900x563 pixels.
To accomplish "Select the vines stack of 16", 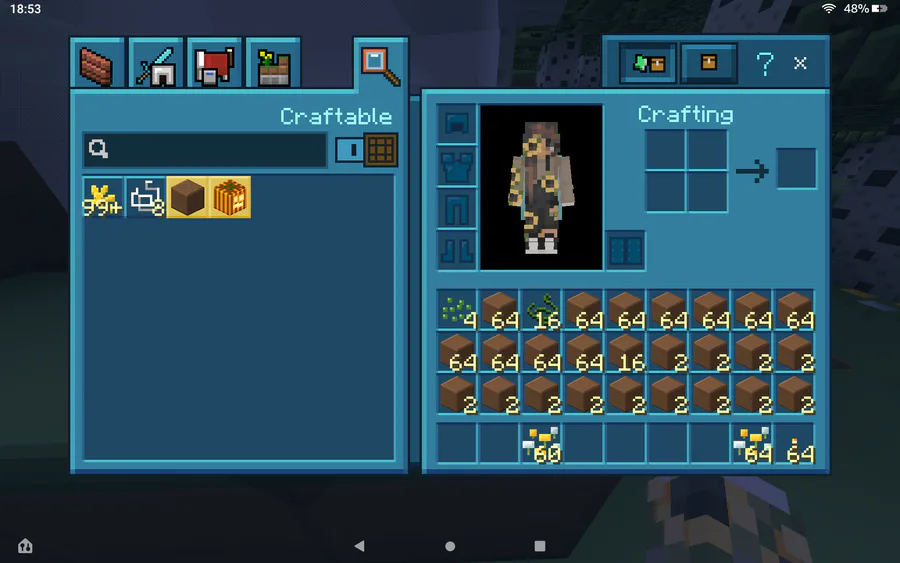I will (x=543, y=310).
